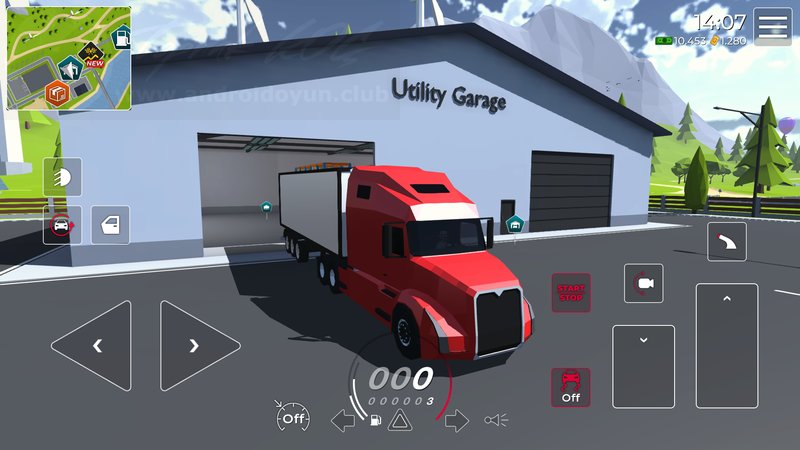
Task: Select the fuel station map marker
Action: click(119, 40)
